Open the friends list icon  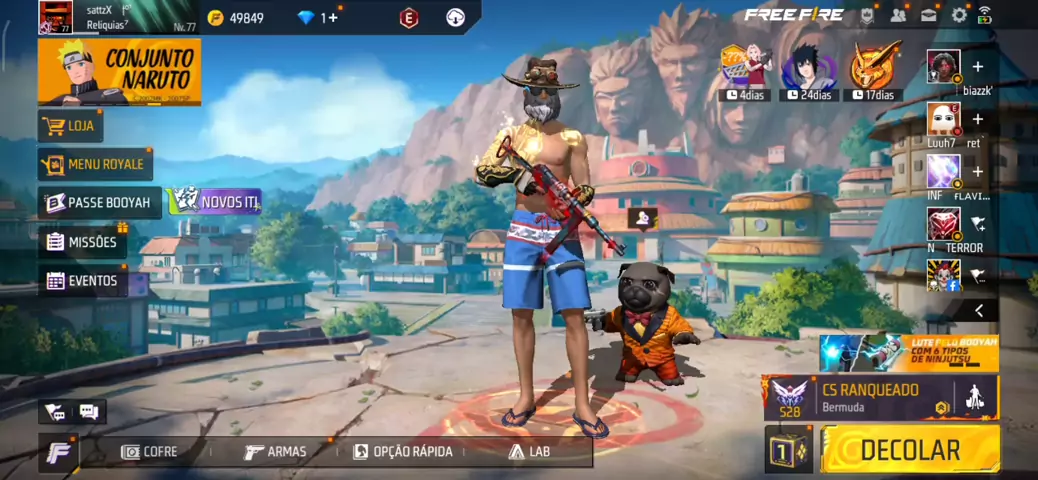click(x=898, y=15)
